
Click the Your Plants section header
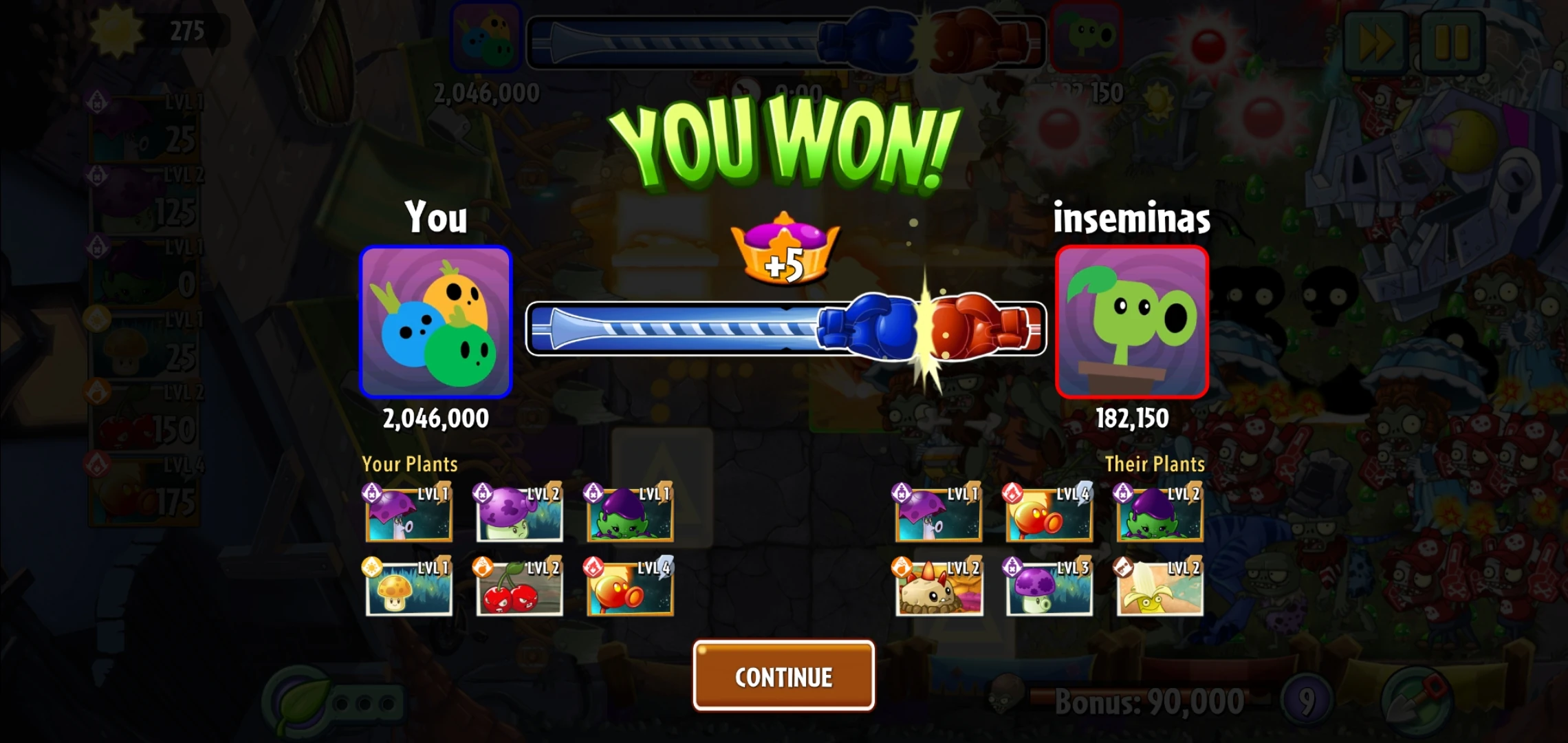click(x=410, y=464)
